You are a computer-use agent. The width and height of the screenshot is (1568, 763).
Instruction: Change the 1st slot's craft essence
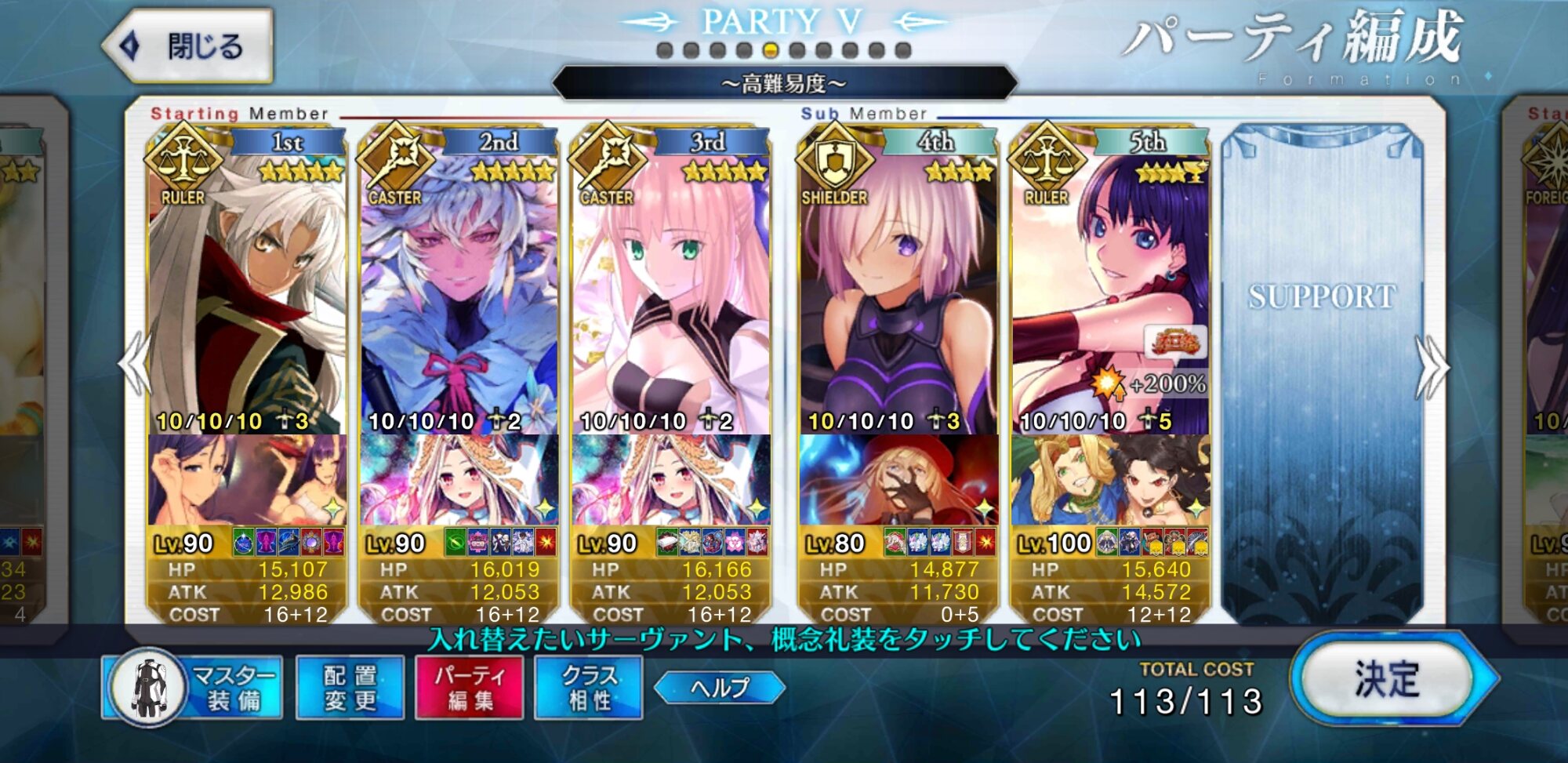point(246,480)
